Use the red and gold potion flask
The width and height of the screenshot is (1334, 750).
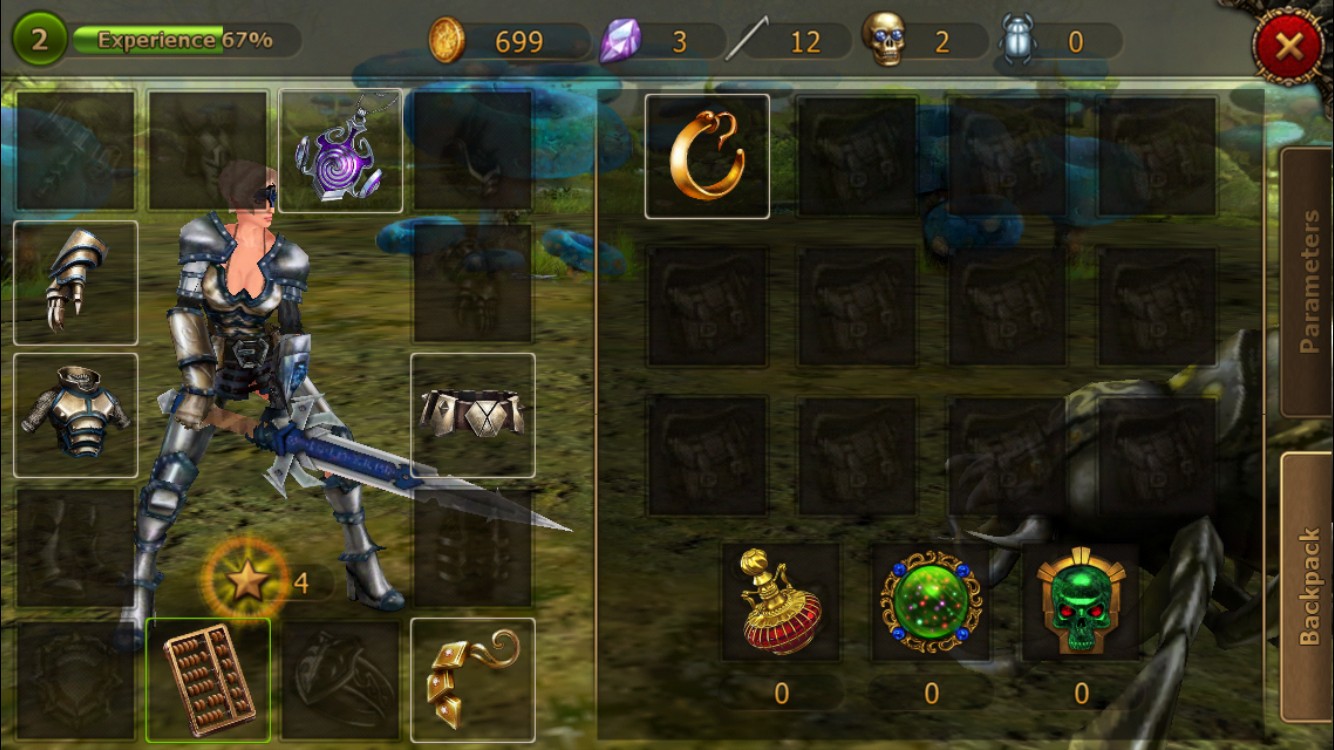click(x=781, y=602)
